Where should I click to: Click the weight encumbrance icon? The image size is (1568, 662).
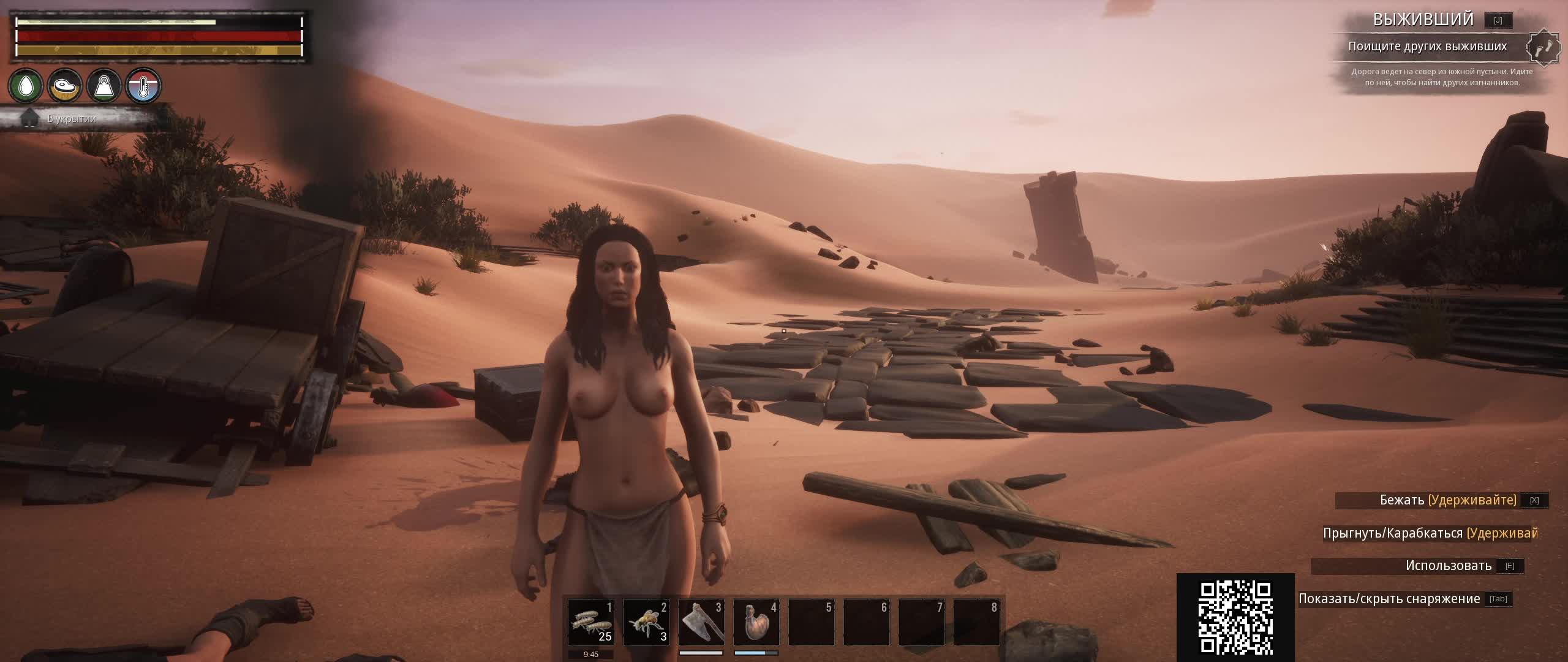coord(104,86)
